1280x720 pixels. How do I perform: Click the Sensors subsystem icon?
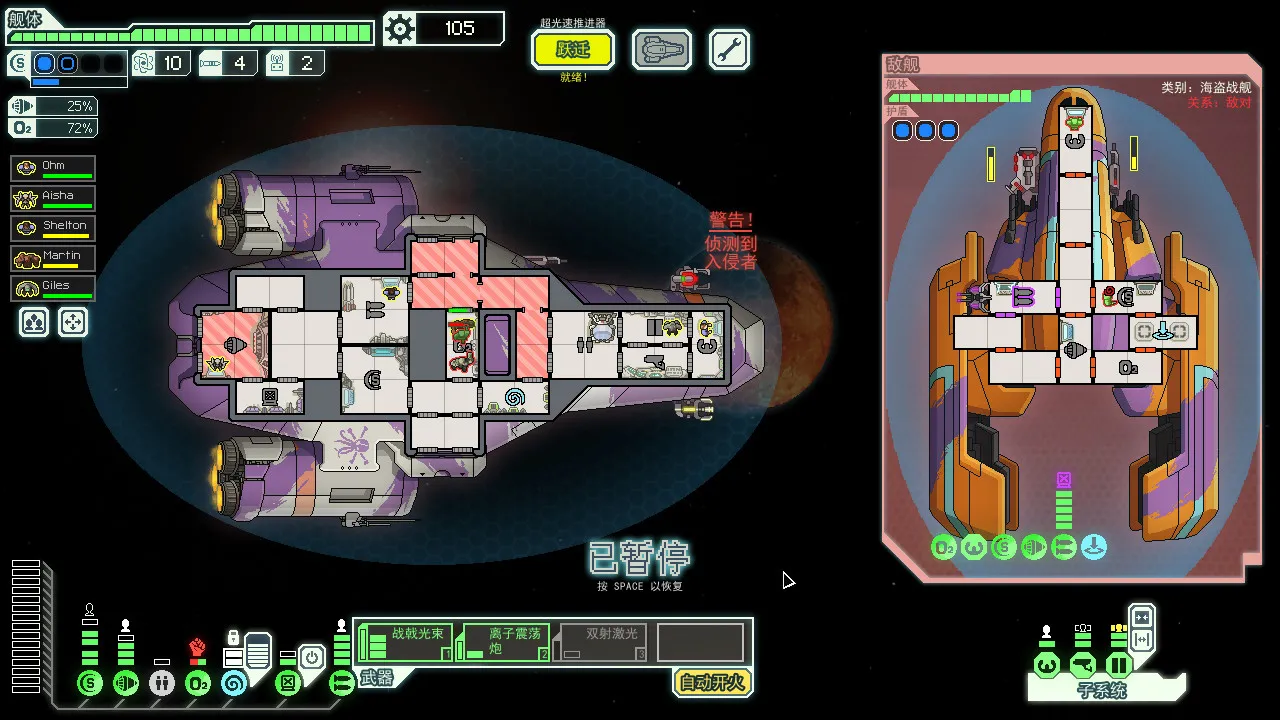[1084, 666]
